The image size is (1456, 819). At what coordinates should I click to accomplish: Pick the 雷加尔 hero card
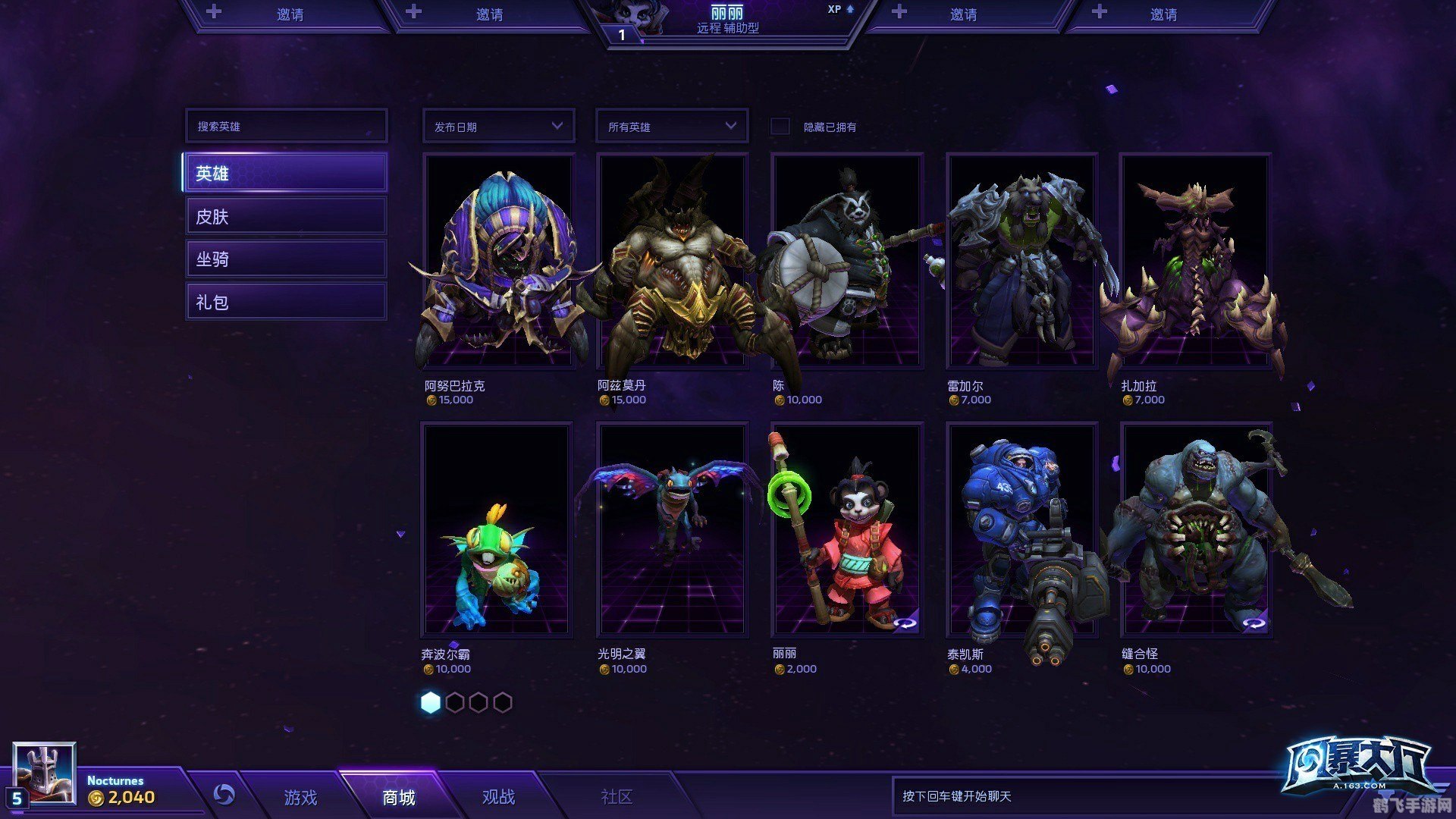tap(1021, 262)
